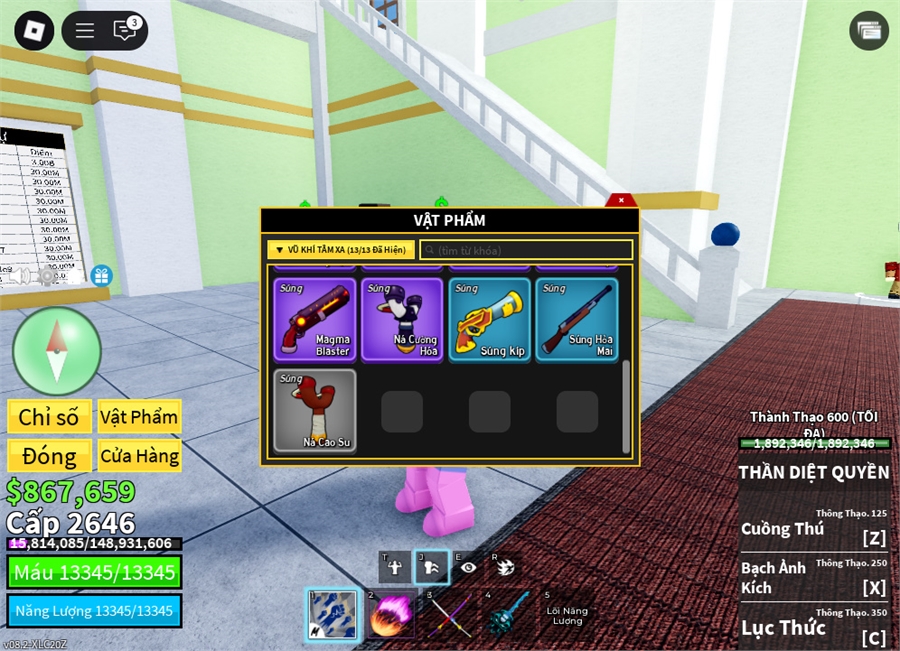Close the Vật Phẩm inventory window
The width and height of the screenshot is (900, 651).
(621, 201)
